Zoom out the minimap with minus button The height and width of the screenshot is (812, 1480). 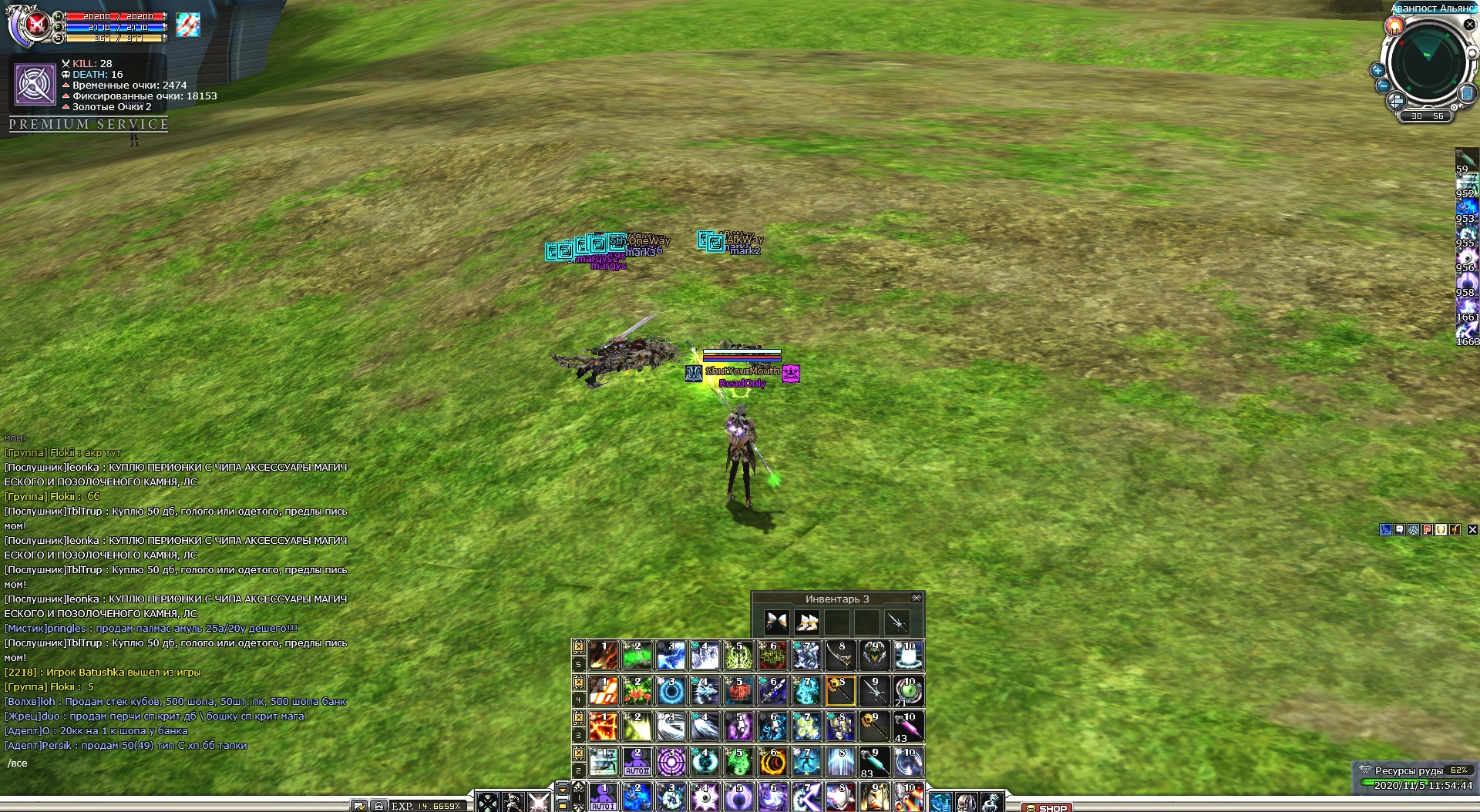(1383, 86)
